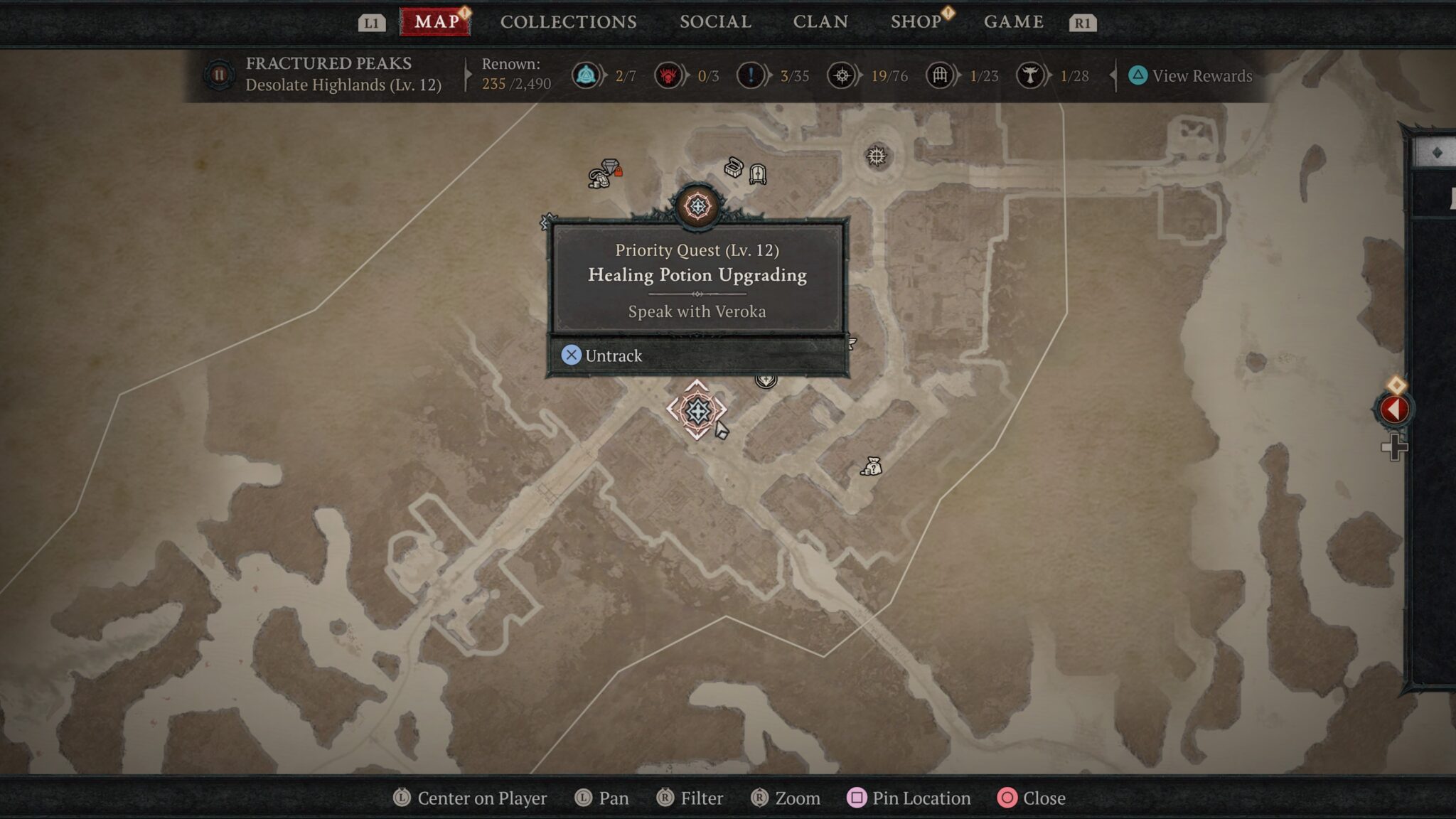Viewport: 1456px width, 819px height.
Task: Click the money bag vendor map icon
Action: (872, 466)
